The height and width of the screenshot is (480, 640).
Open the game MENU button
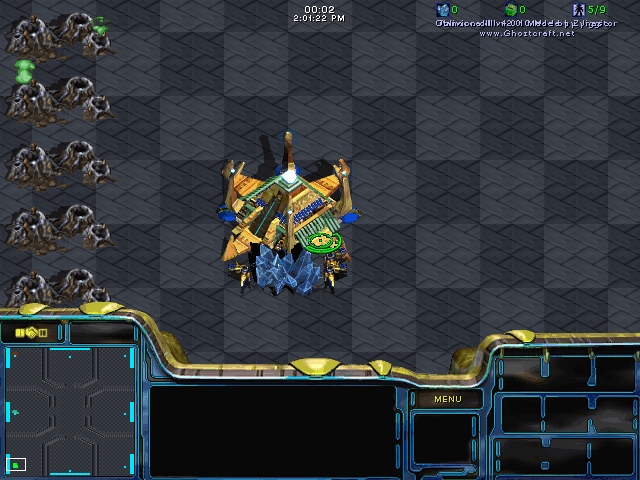coord(447,399)
